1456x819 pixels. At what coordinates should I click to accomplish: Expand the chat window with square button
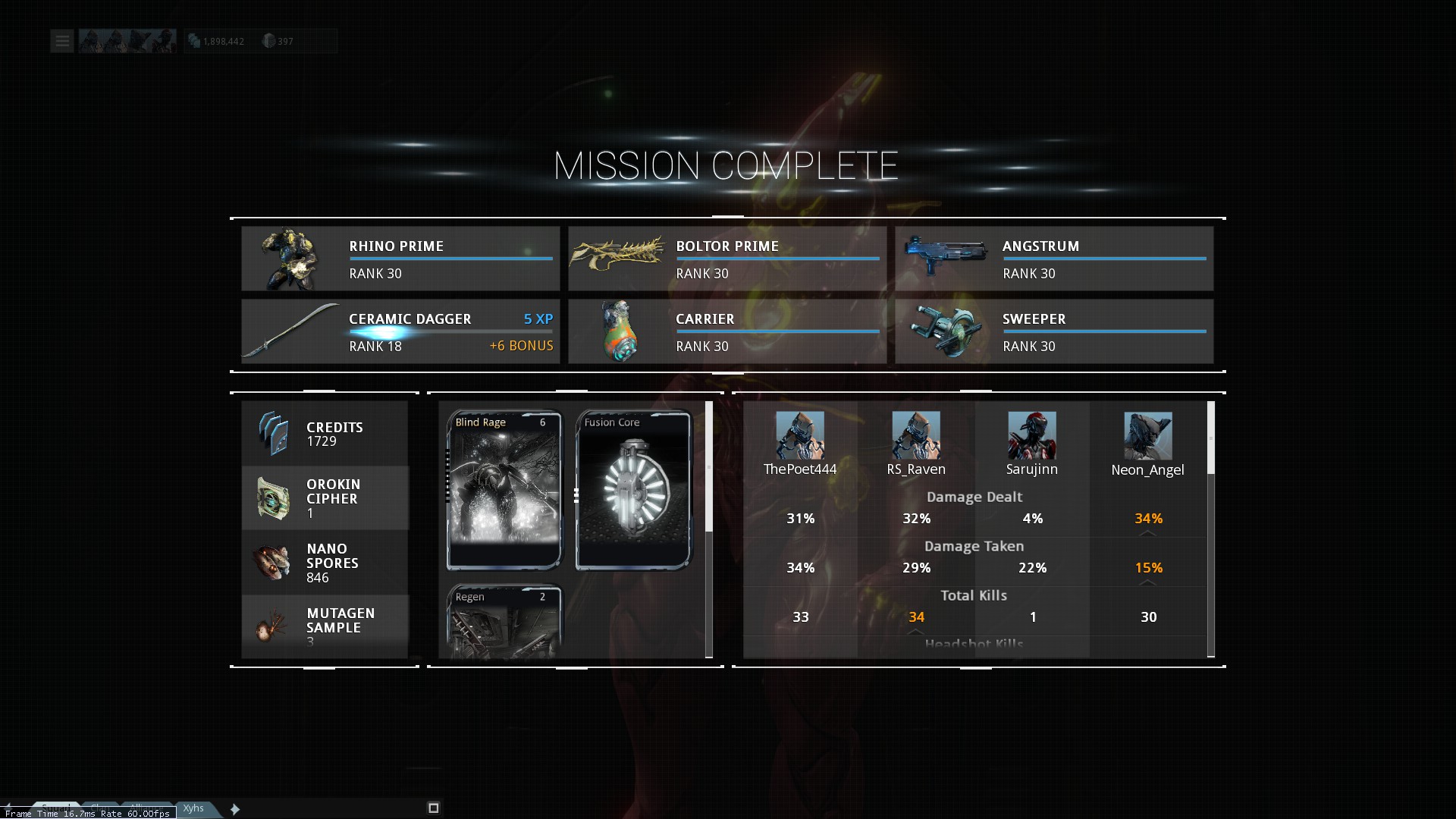[x=434, y=808]
